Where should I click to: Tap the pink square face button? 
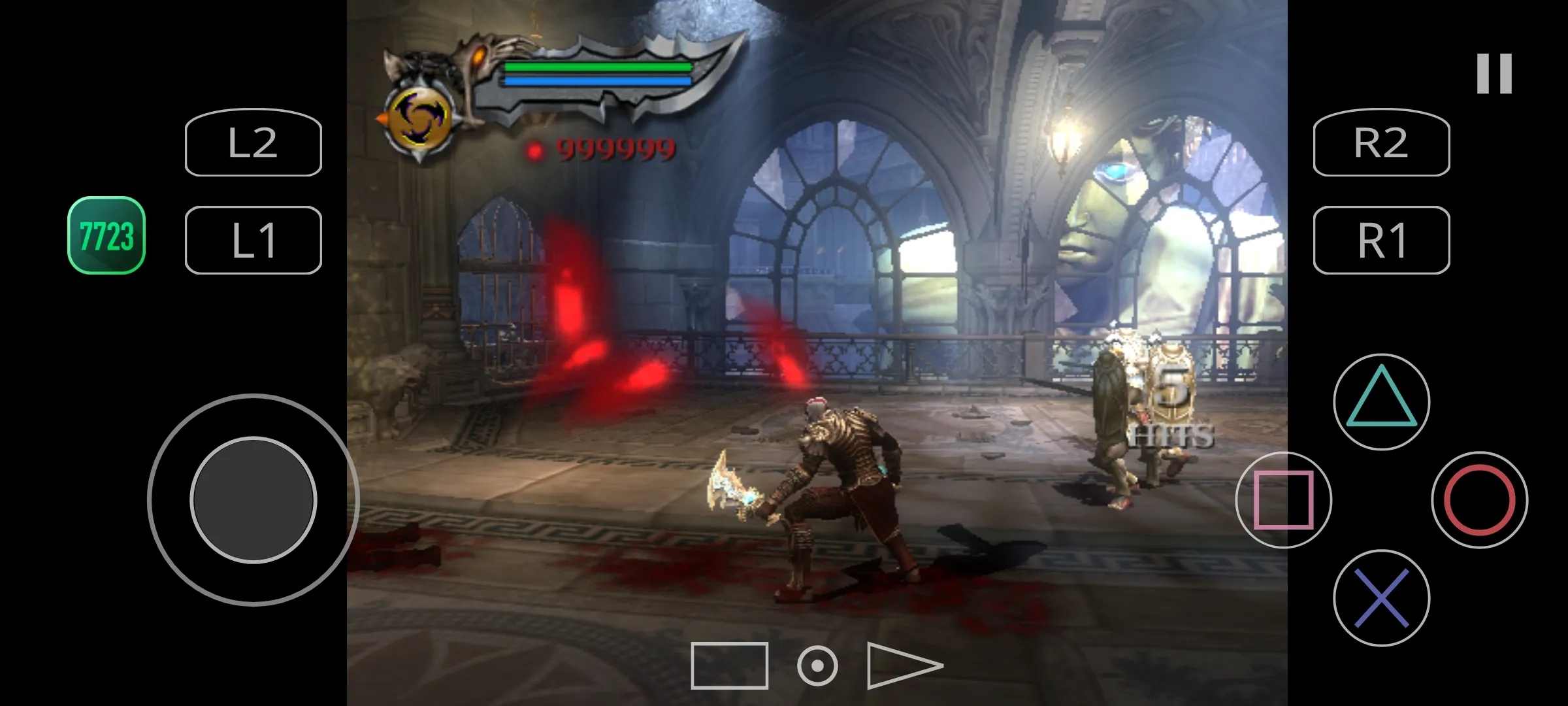(x=1283, y=499)
